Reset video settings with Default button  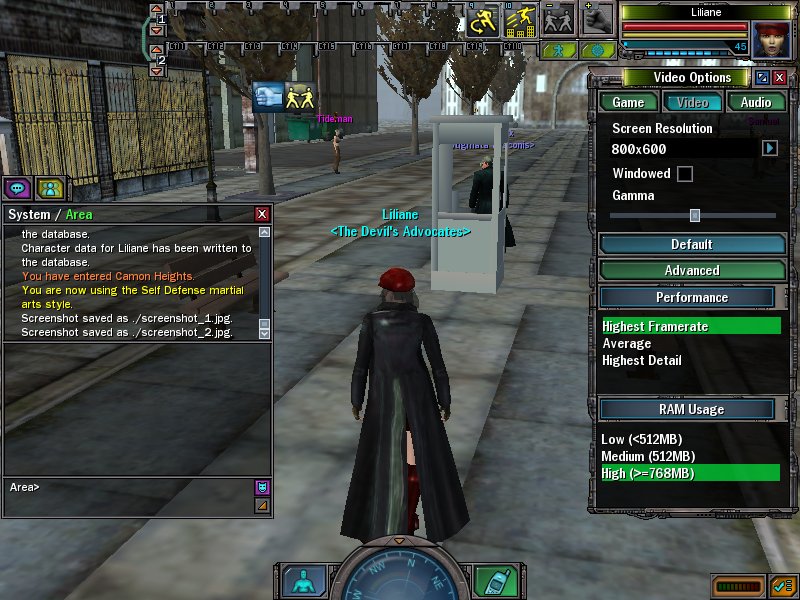coord(691,244)
